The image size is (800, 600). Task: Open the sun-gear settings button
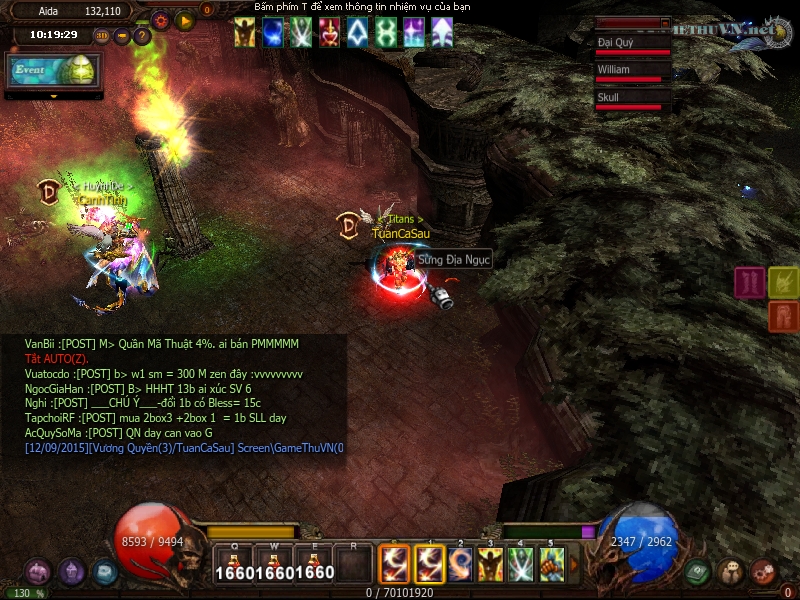[160, 19]
